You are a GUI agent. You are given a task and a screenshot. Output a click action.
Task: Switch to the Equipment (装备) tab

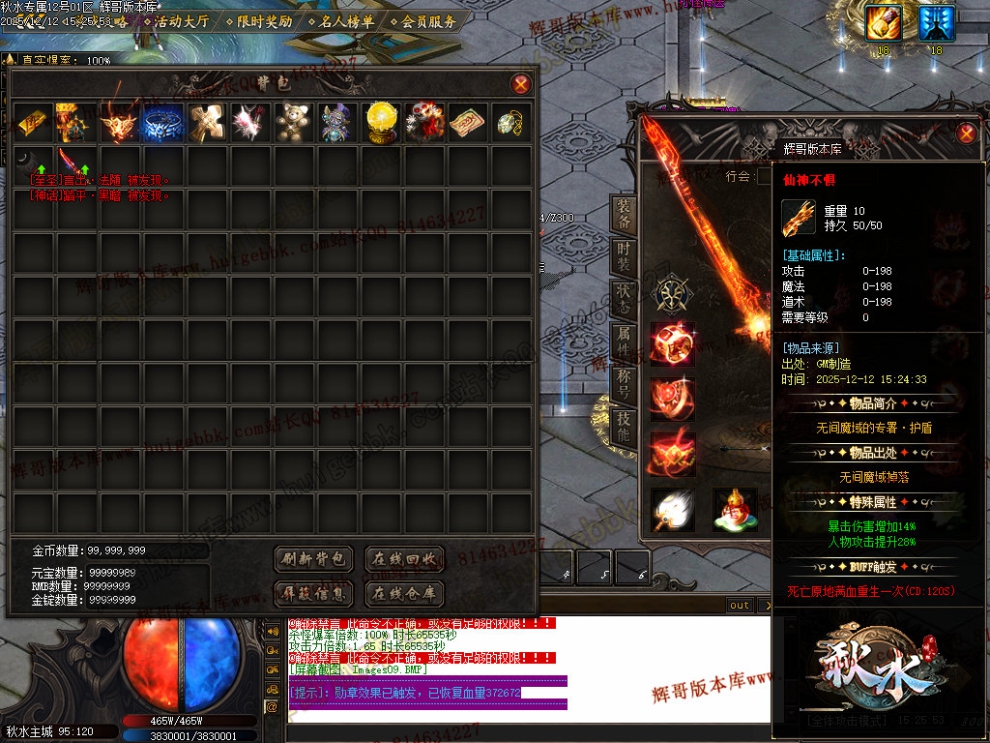tap(624, 216)
